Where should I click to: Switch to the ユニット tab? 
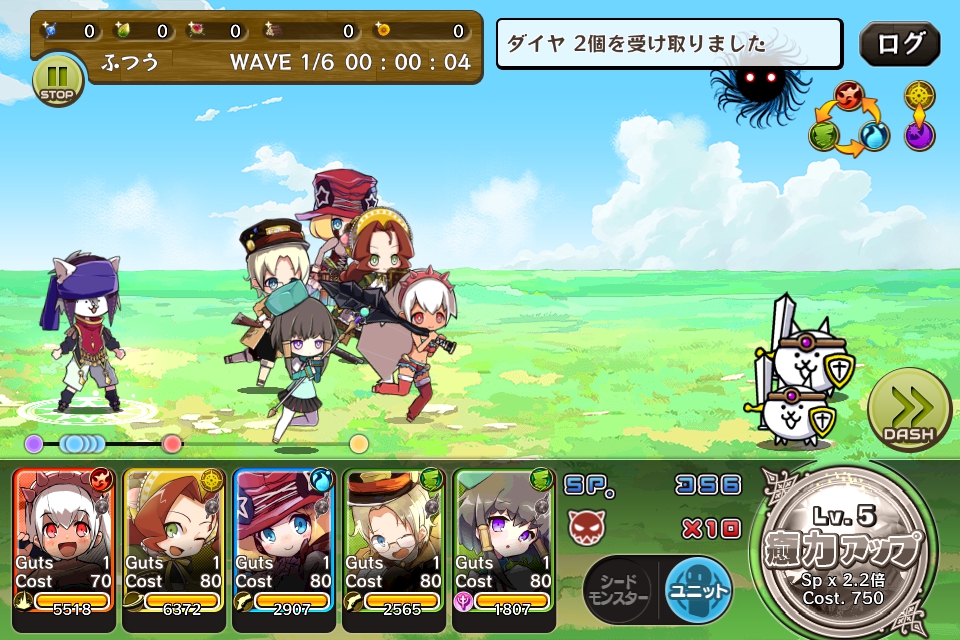pyautogui.click(x=698, y=588)
